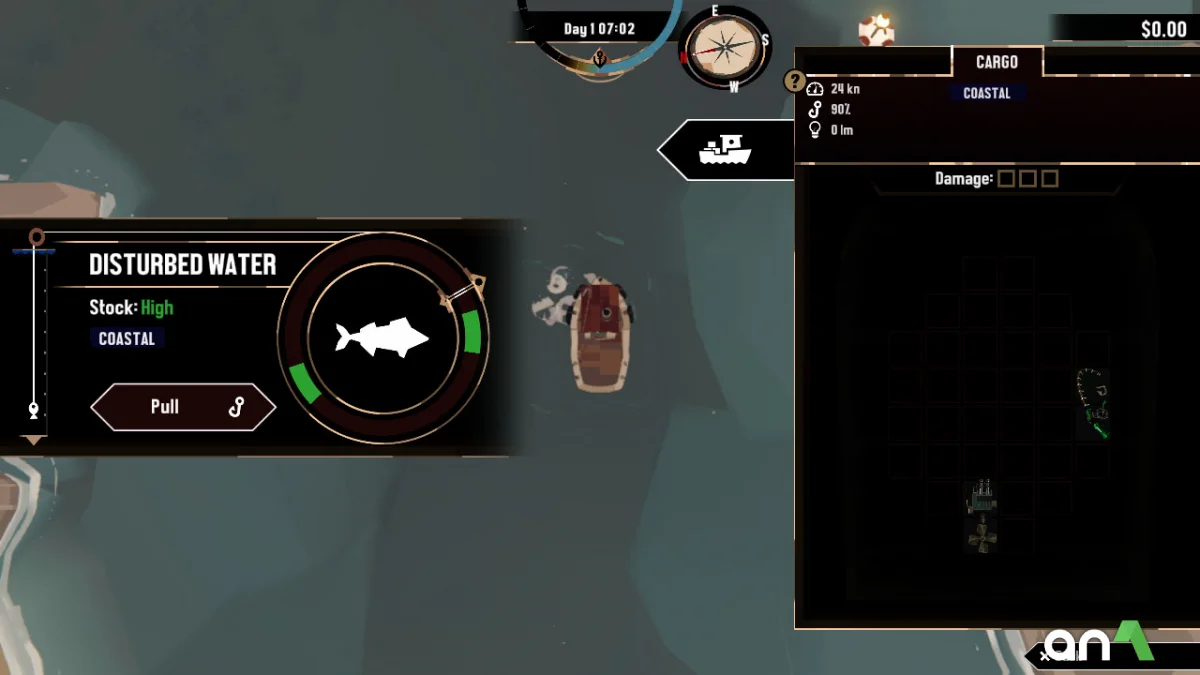Open the question mark help icon
Image resolution: width=1200 pixels, height=675 pixels.
[795, 82]
